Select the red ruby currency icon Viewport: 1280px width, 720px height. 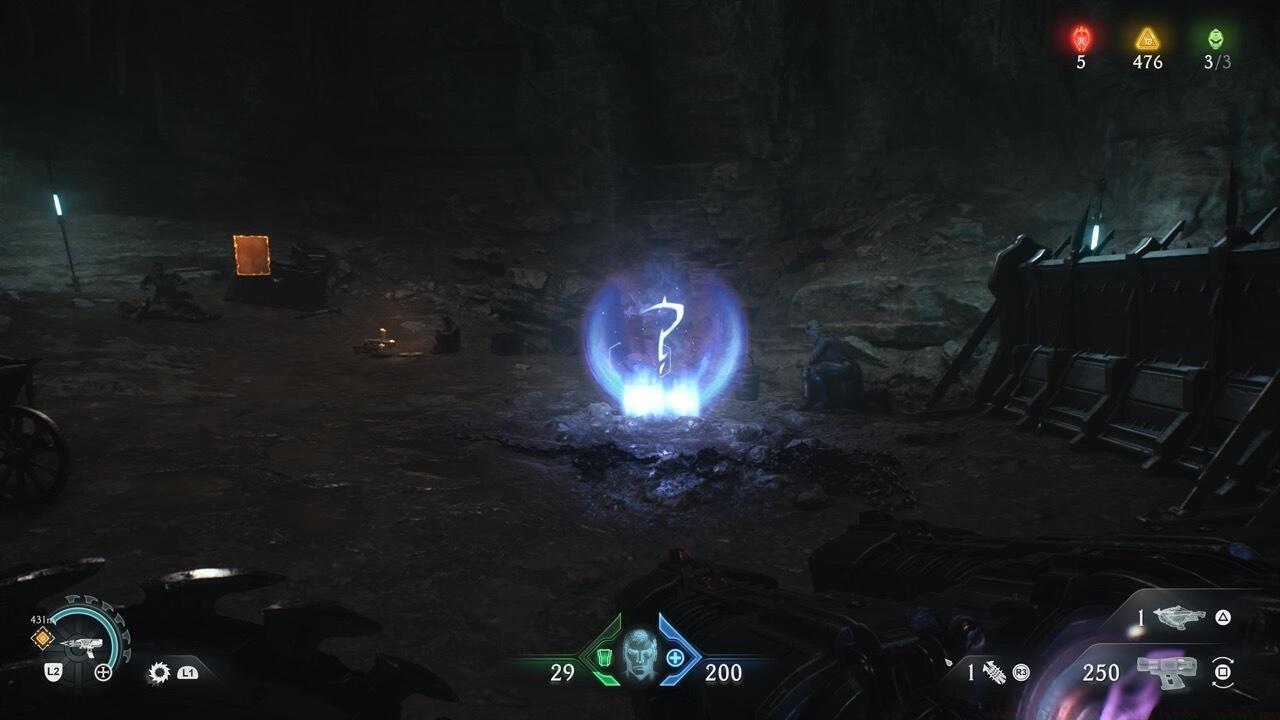coord(1081,39)
